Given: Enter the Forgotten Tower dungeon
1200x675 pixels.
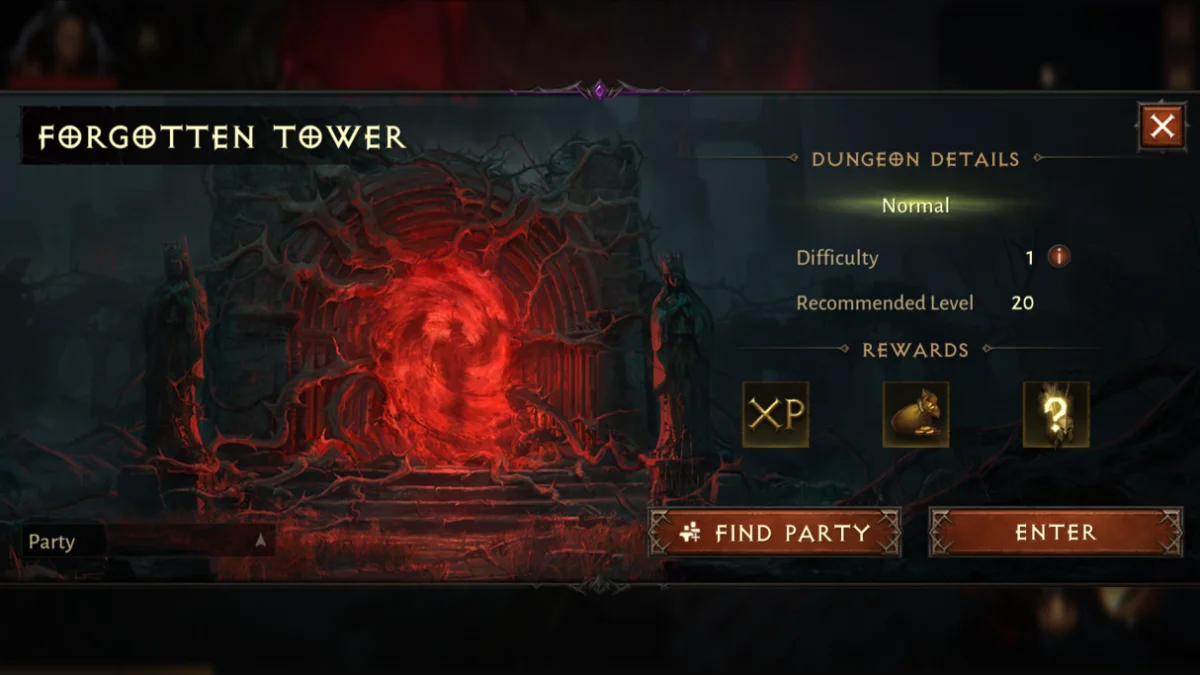Looking at the screenshot, I should pyautogui.click(x=1055, y=533).
